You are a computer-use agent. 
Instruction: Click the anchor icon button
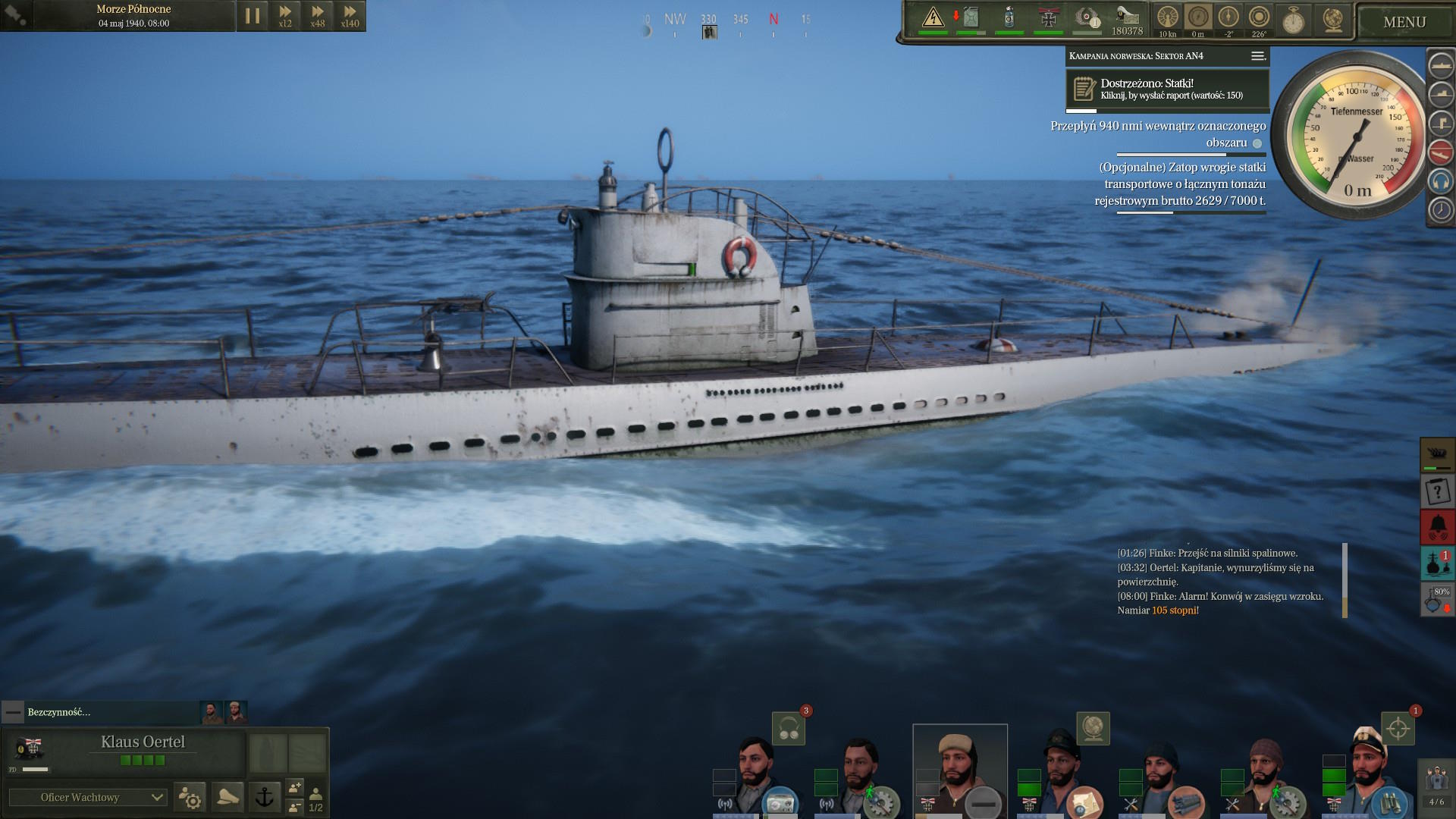point(265,797)
